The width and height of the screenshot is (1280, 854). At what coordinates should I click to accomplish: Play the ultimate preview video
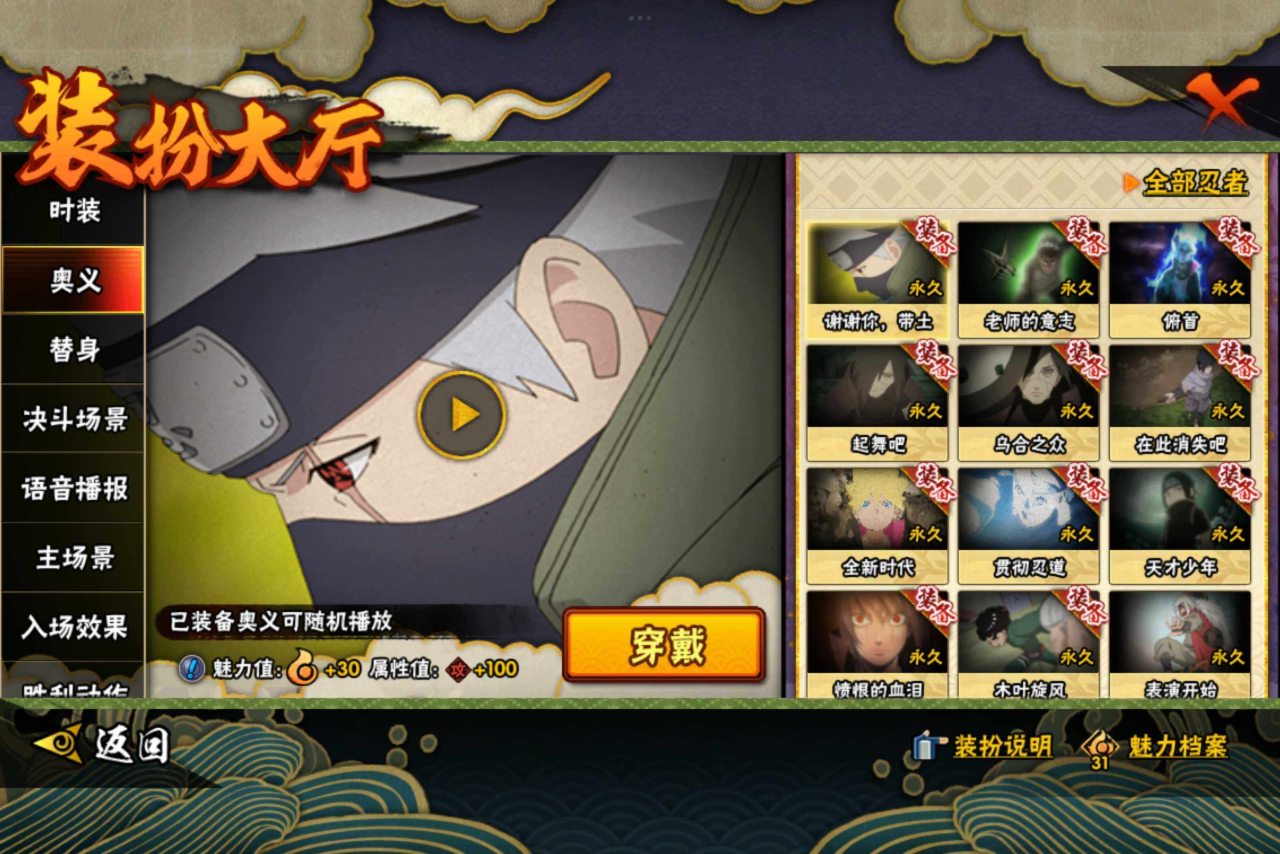462,414
